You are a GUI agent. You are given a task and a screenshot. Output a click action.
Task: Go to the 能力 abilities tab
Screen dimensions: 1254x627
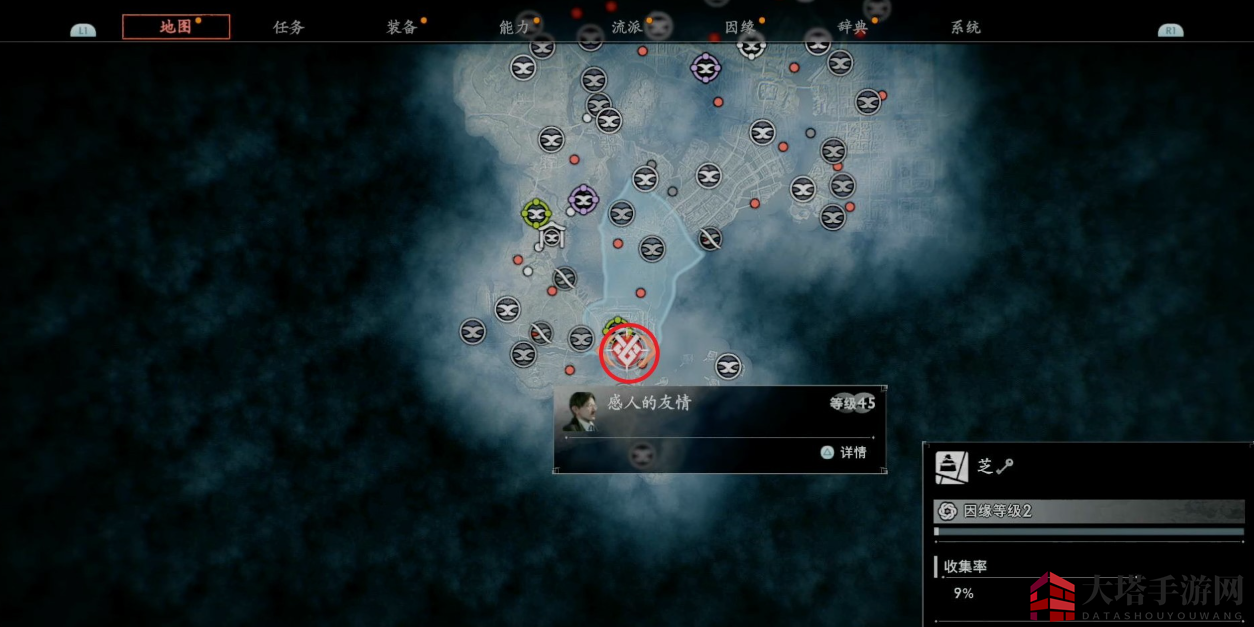click(514, 27)
